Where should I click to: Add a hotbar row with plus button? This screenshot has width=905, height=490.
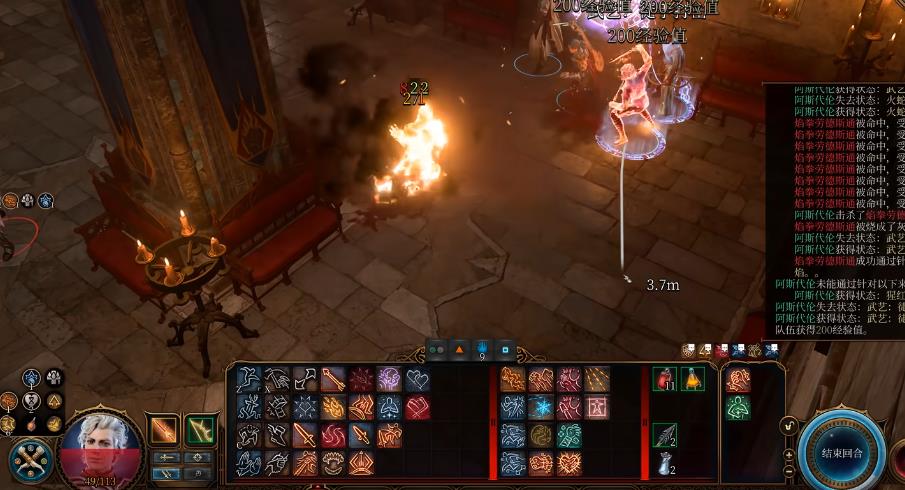[x=789, y=453]
